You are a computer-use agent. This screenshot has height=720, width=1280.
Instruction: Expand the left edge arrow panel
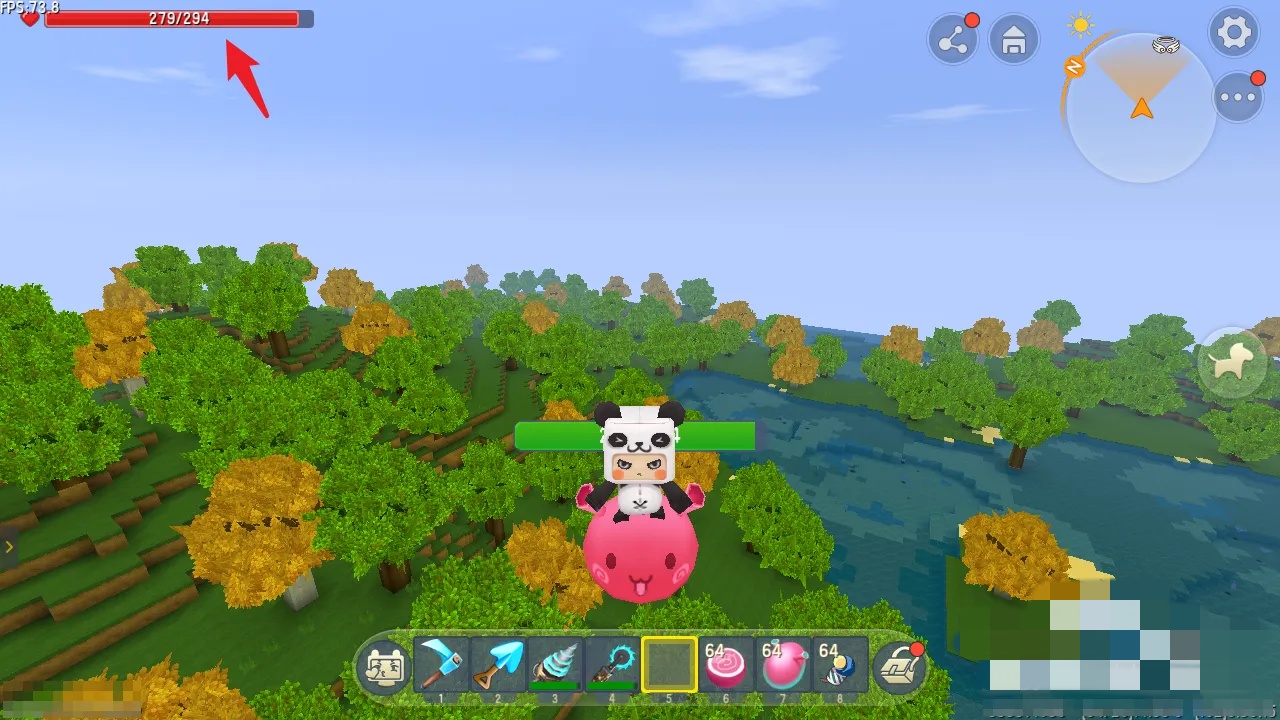coord(8,547)
